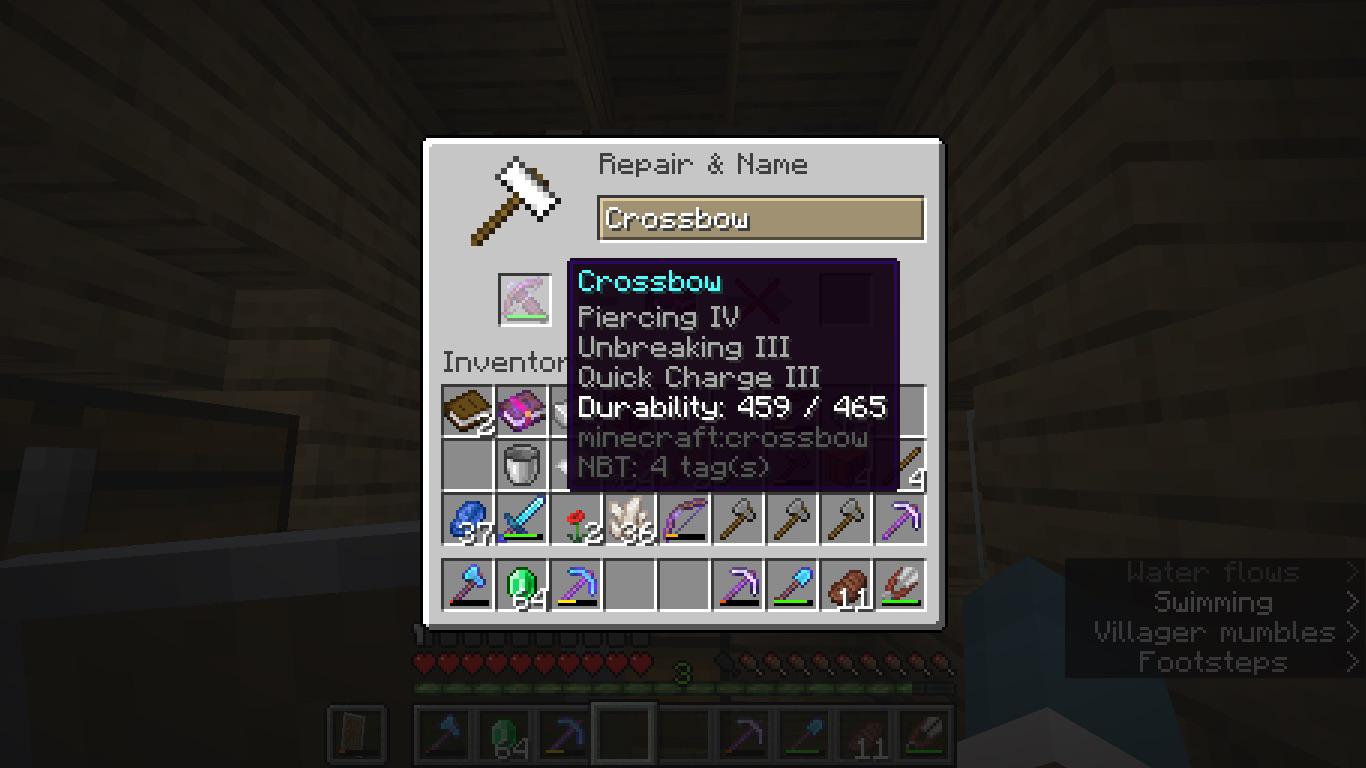Screen dimensions: 1366x768
Task: Select the book and quill stack
Action: pos(468,410)
